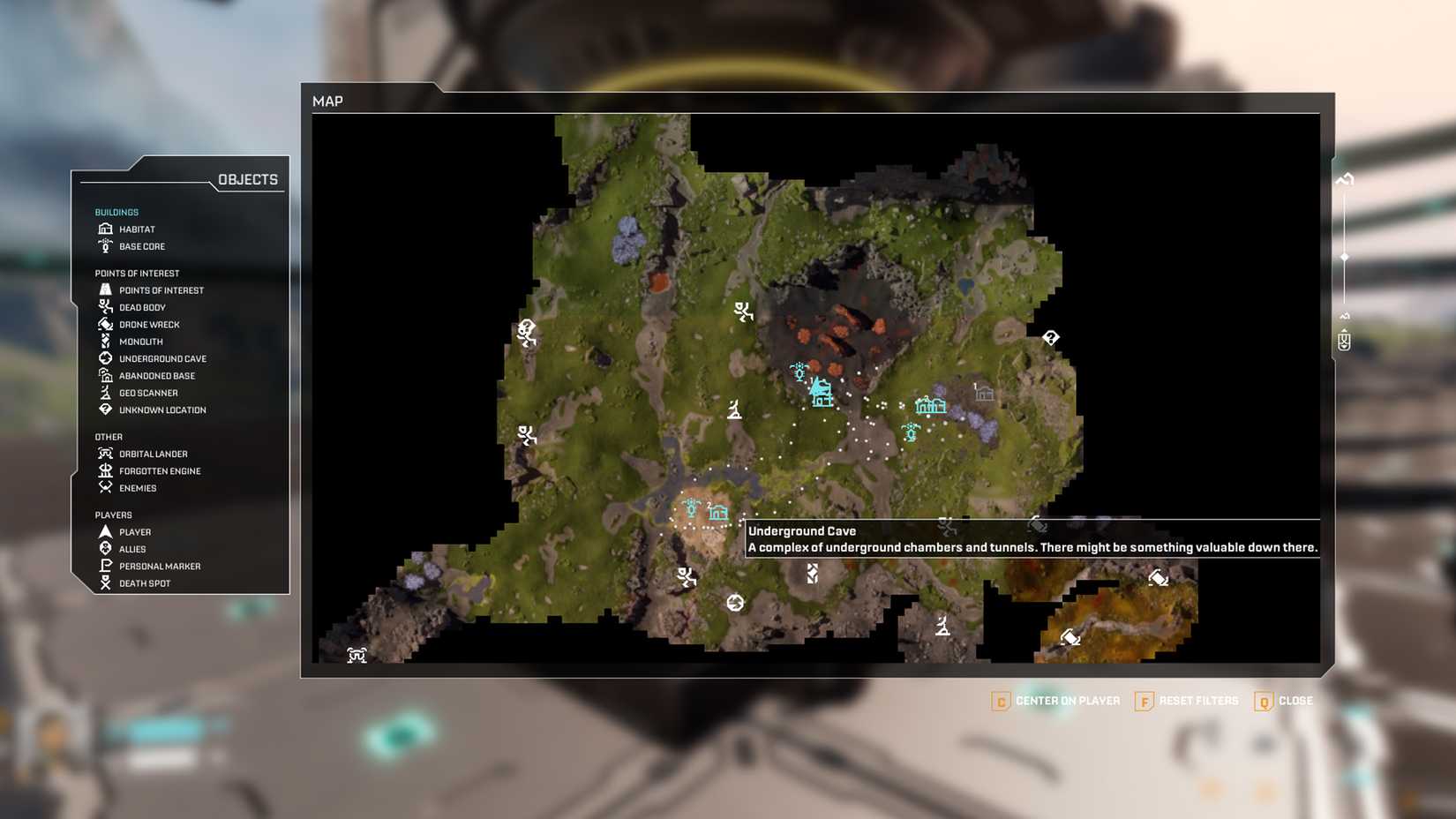The width and height of the screenshot is (1456, 819).
Task: Collapse the Players section in Objects panel
Action: 112,515
